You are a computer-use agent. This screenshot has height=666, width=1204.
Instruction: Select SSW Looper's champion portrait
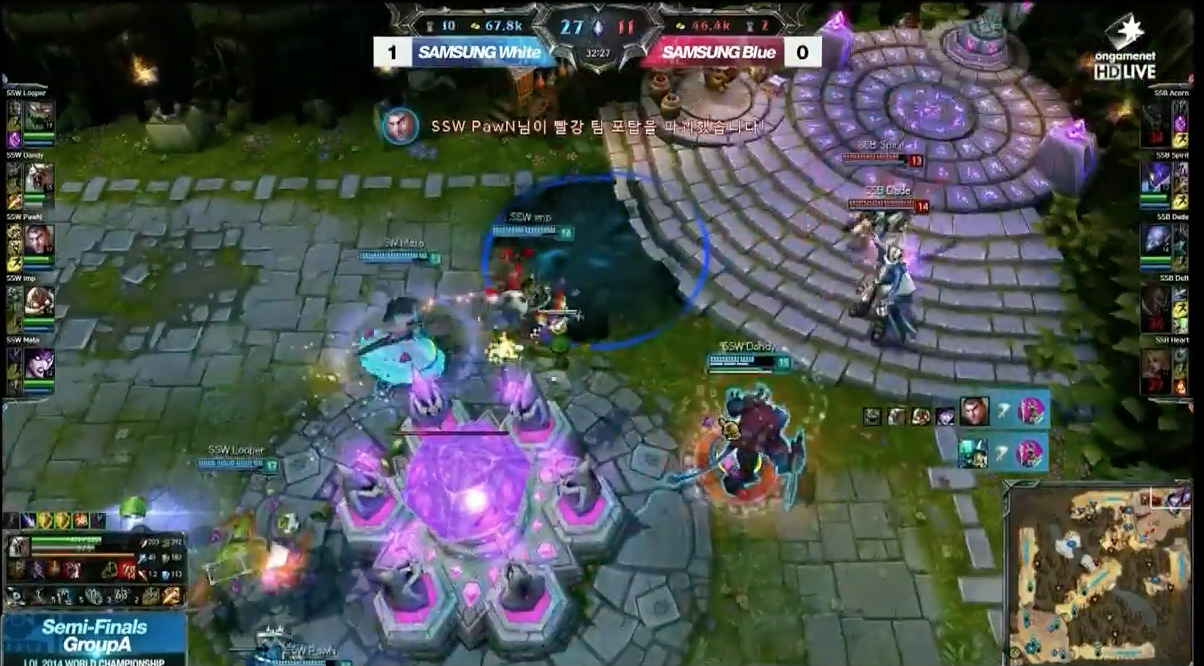point(40,116)
